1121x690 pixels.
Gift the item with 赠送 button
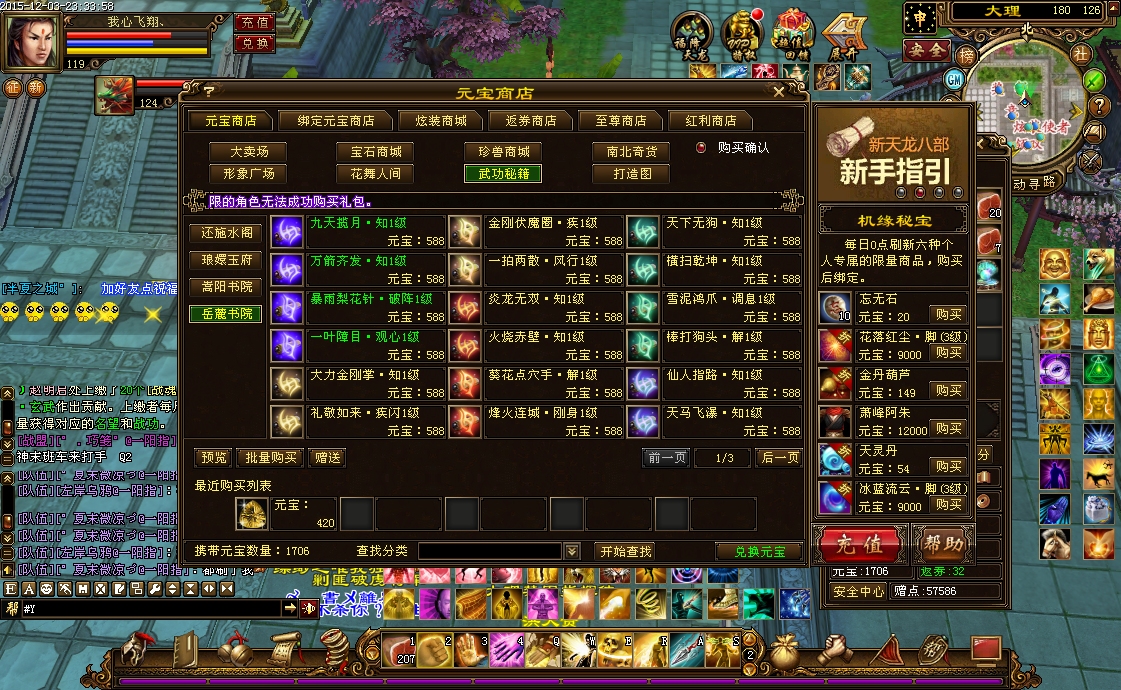325,458
